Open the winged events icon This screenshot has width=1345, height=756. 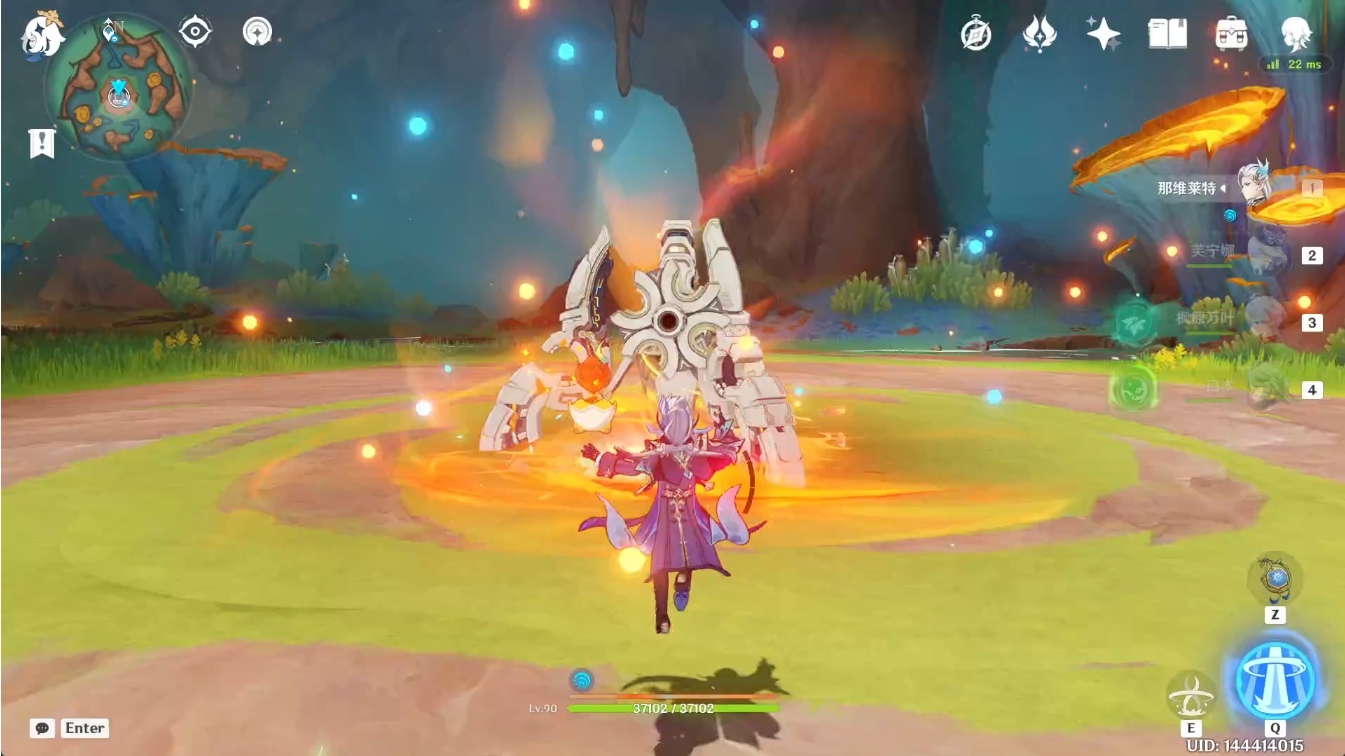(x=1040, y=34)
